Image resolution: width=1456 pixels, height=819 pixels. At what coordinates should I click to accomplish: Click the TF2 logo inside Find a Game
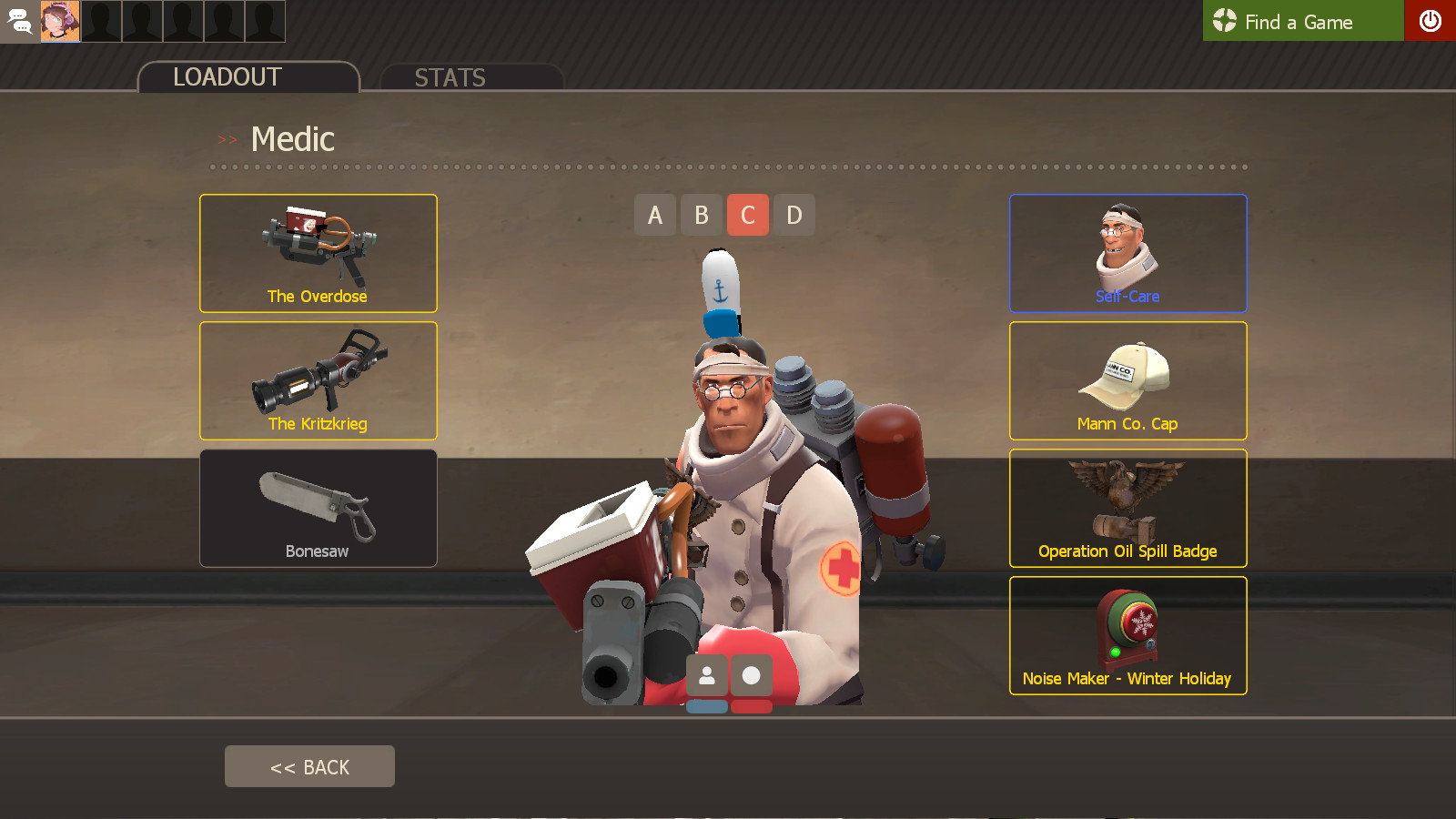(1225, 20)
